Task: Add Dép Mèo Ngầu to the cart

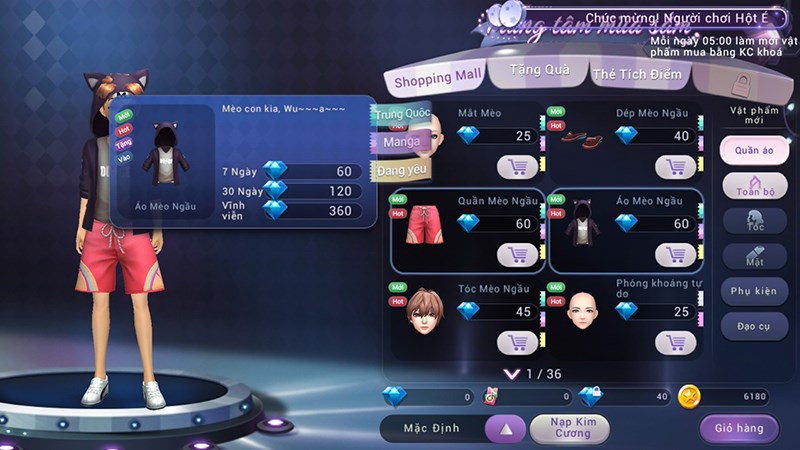Action: click(676, 166)
